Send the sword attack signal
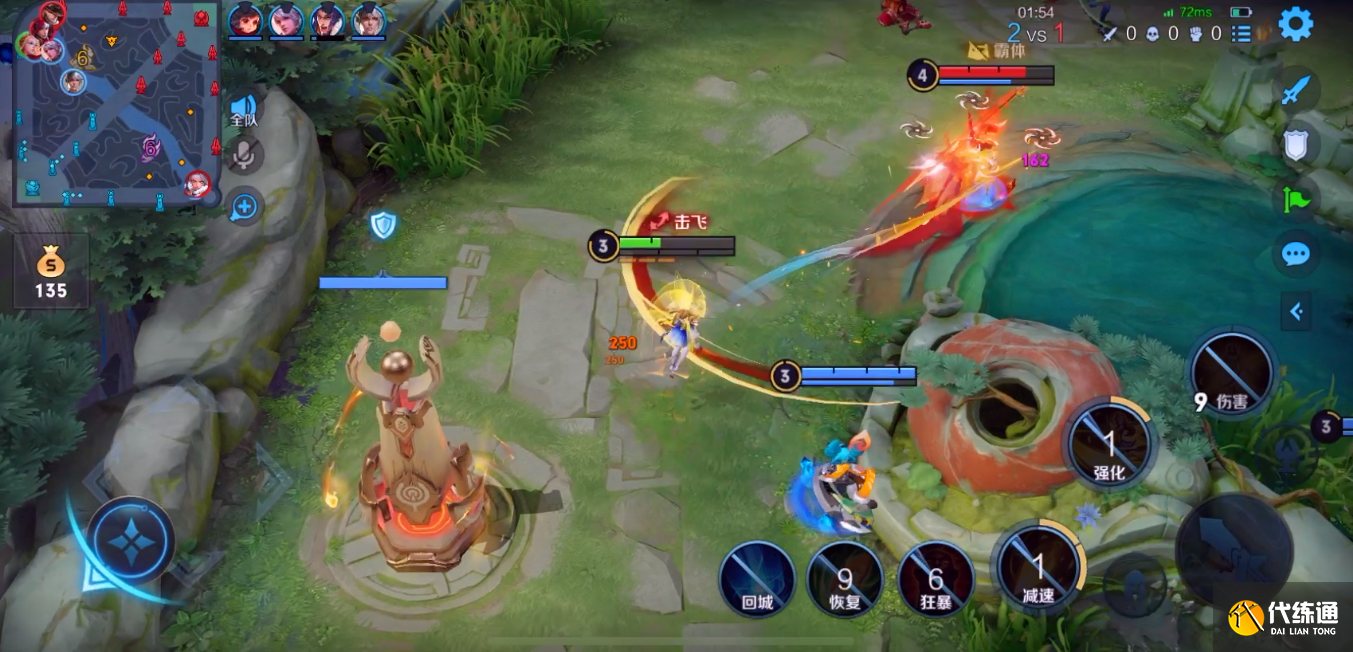The height and width of the screenshot is (652, 1353). coord(1296,91)
